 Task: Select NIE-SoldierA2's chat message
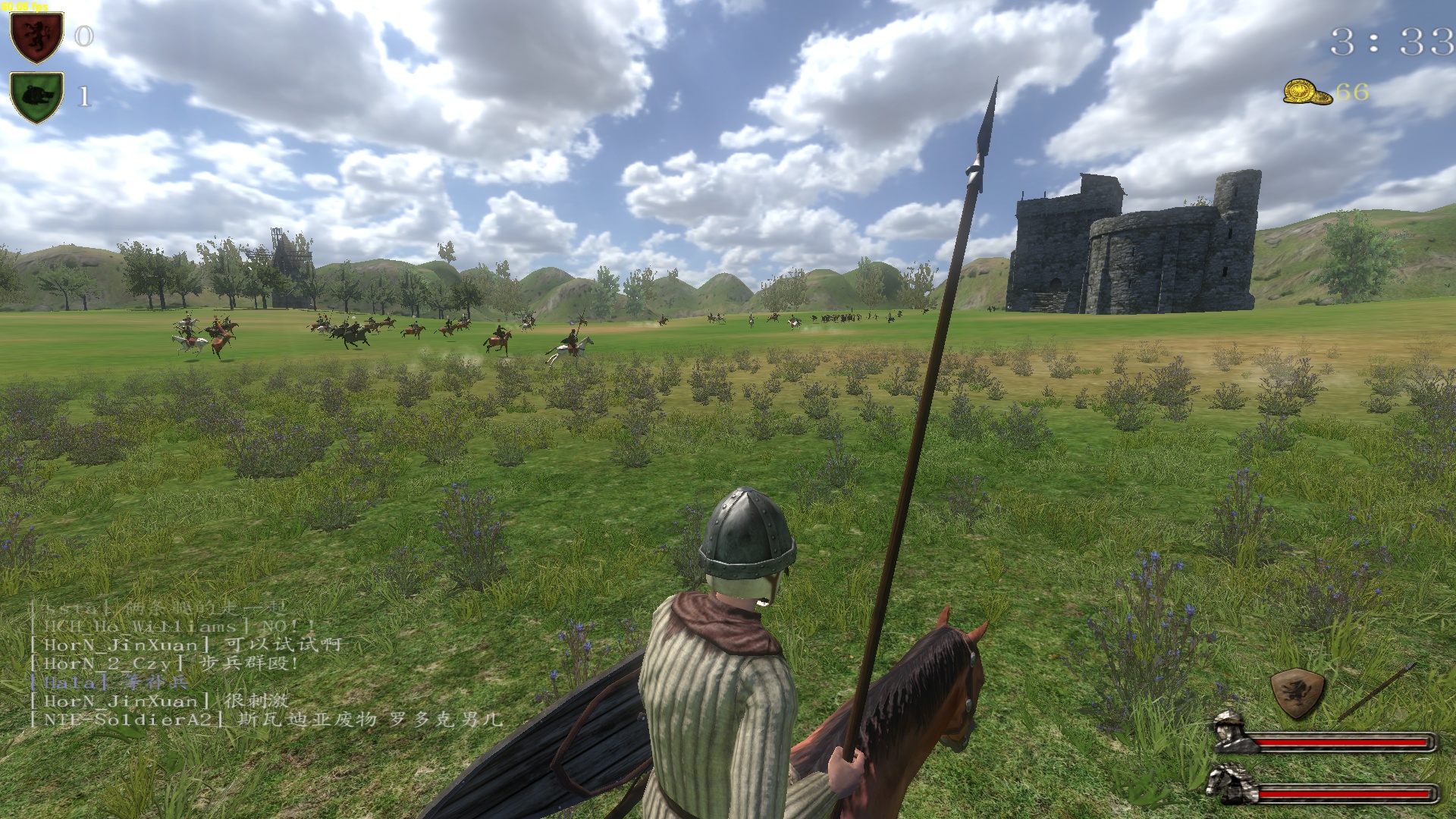pos(265,720)
